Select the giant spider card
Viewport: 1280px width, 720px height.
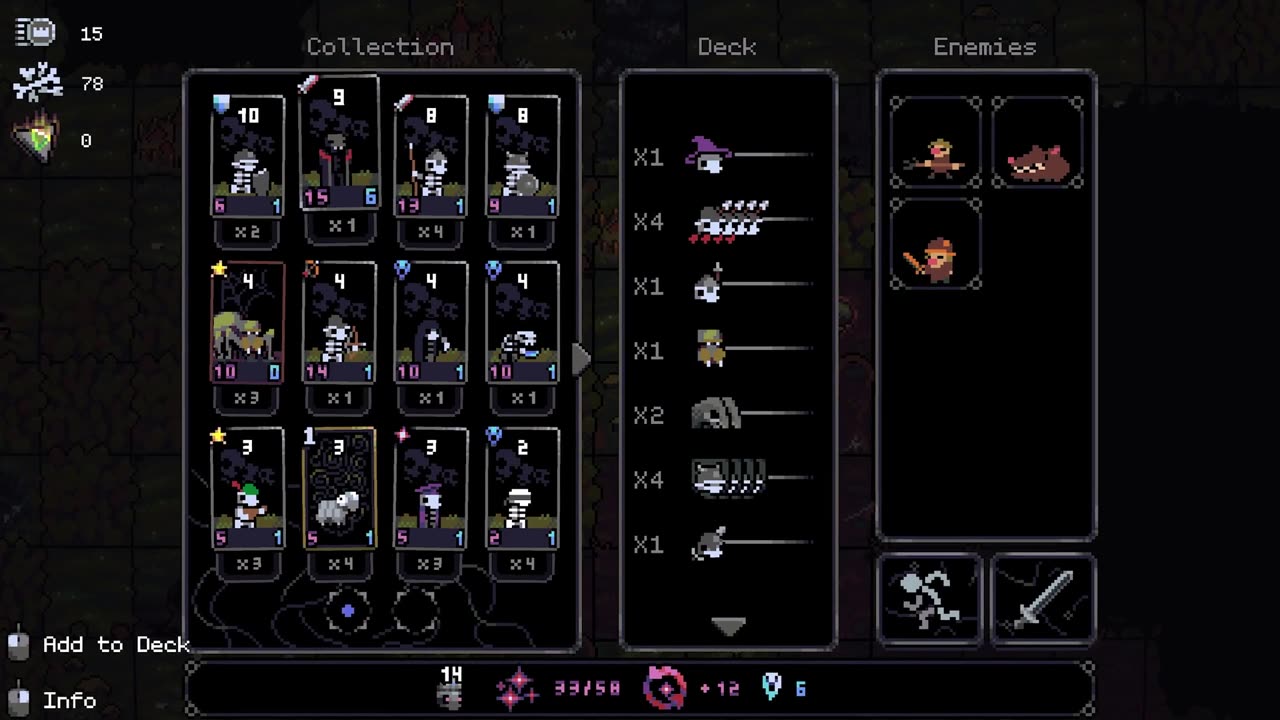click(248, 323)
